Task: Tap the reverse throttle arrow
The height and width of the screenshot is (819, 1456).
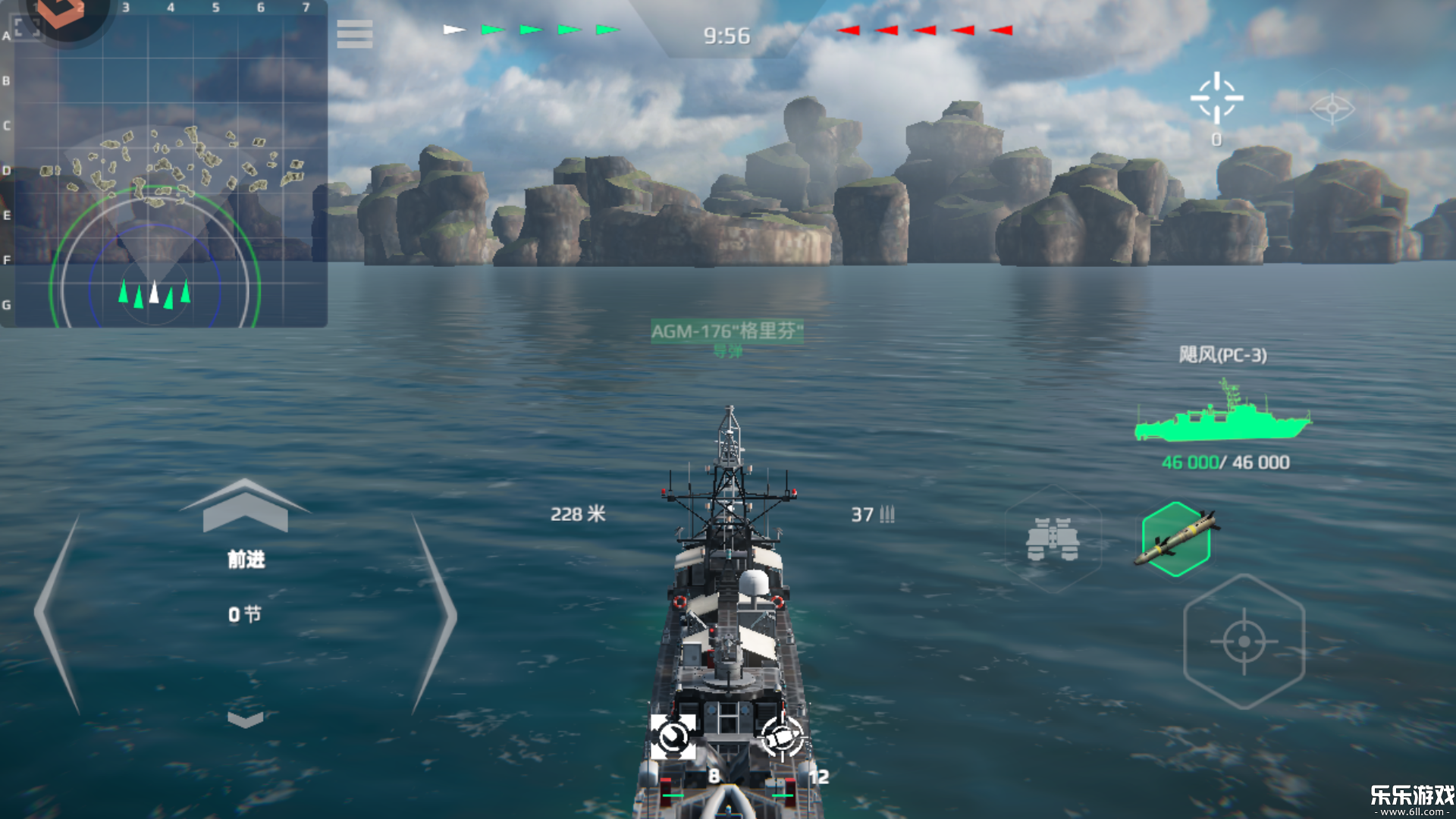Action: point(245,718)
